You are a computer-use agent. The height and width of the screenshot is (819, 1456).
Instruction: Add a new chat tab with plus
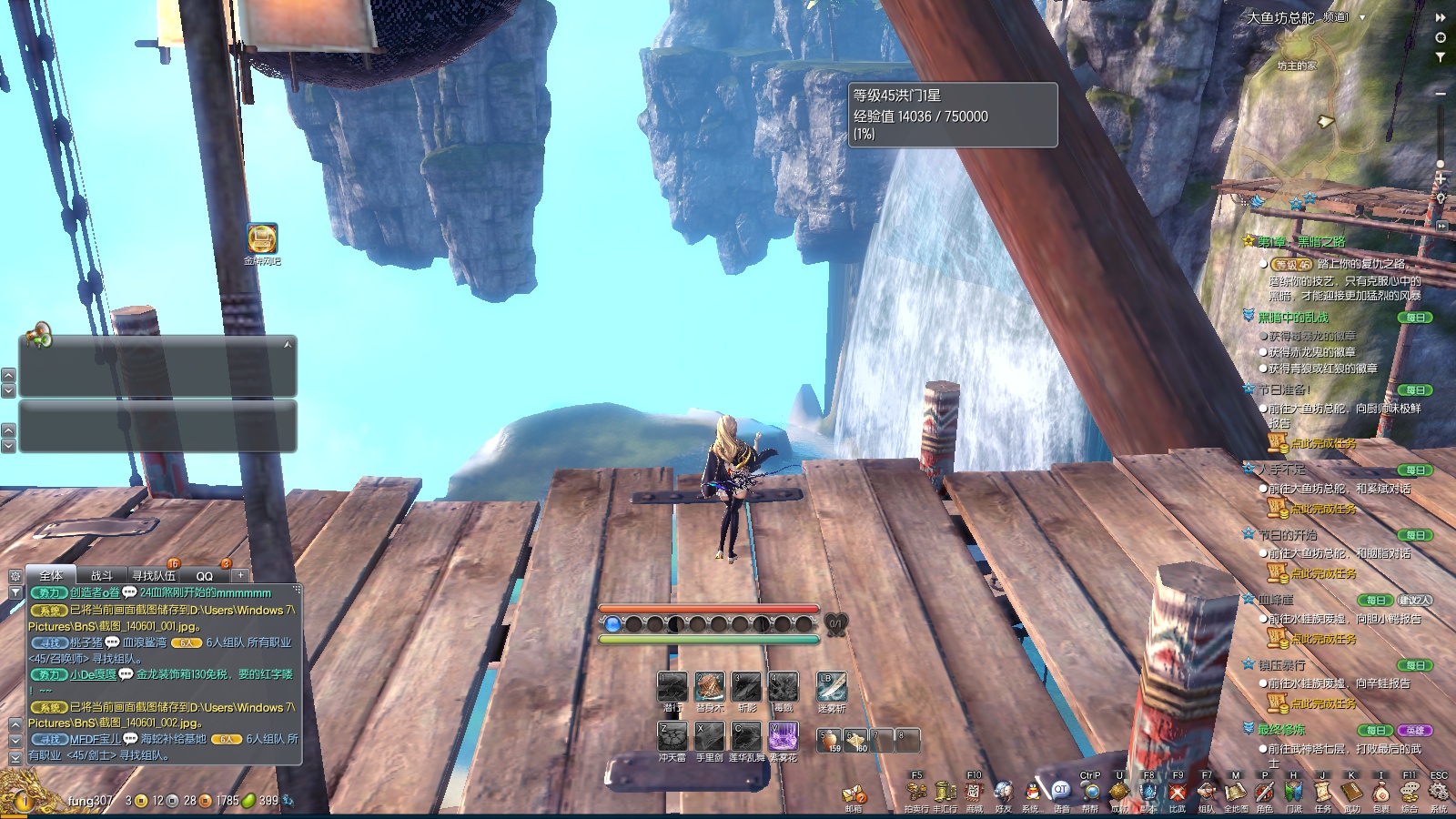click(240, 575)
